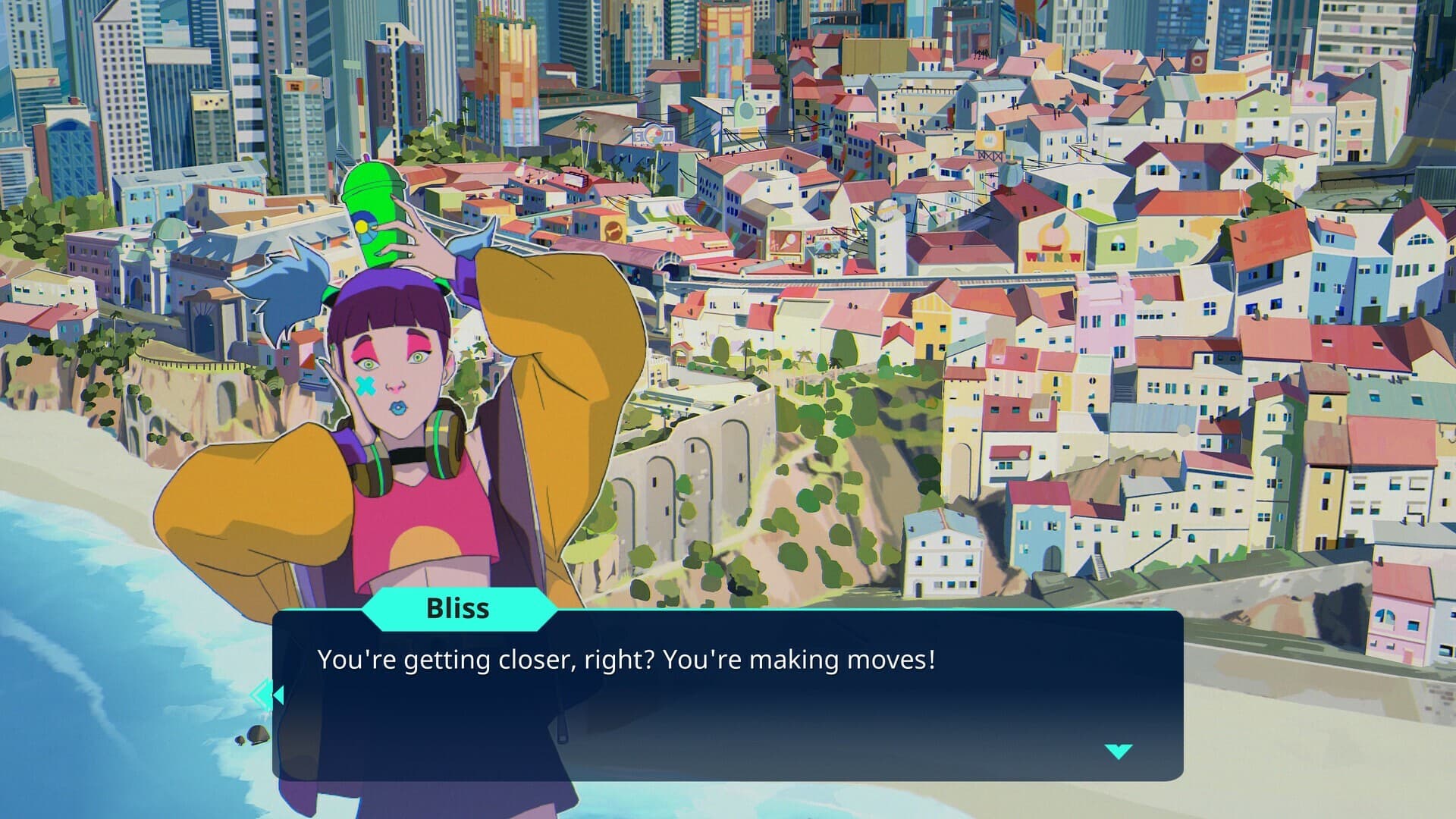Click the billboard sign in the city background
Screen dimensions: 1456x819
[654, 136]
